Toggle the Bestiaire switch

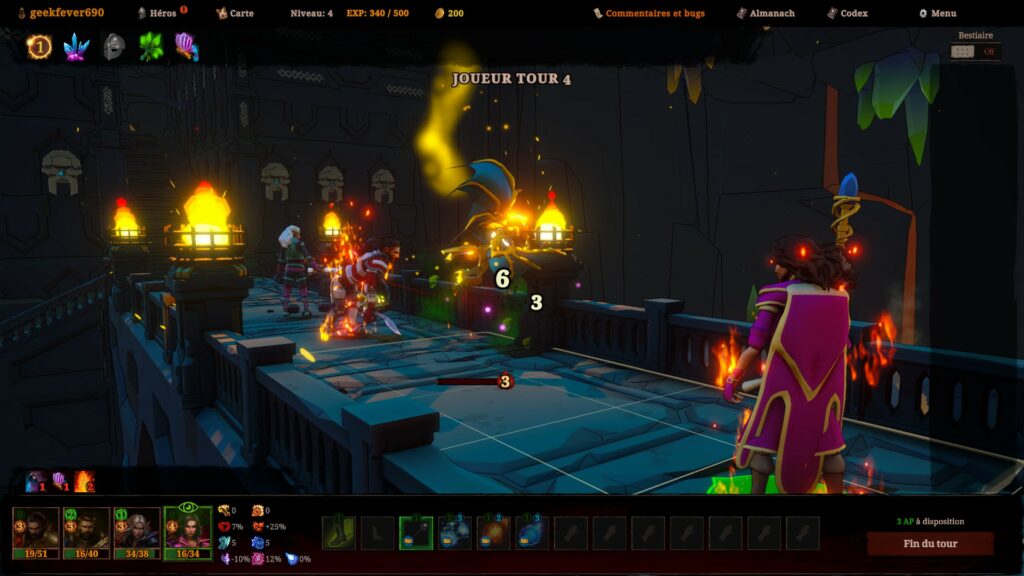click(975, 51)
